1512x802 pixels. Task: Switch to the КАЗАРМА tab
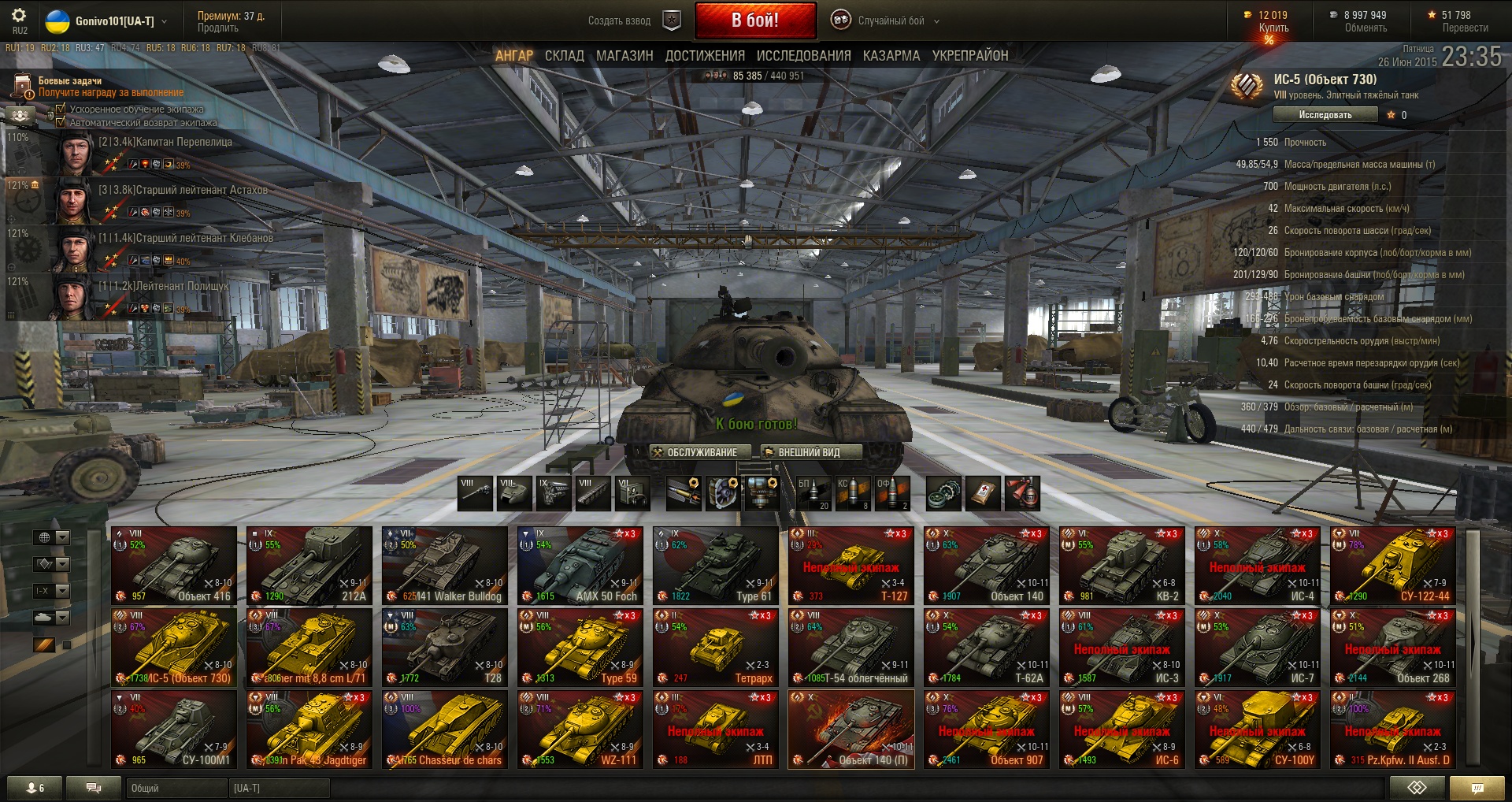click(891, 56)
